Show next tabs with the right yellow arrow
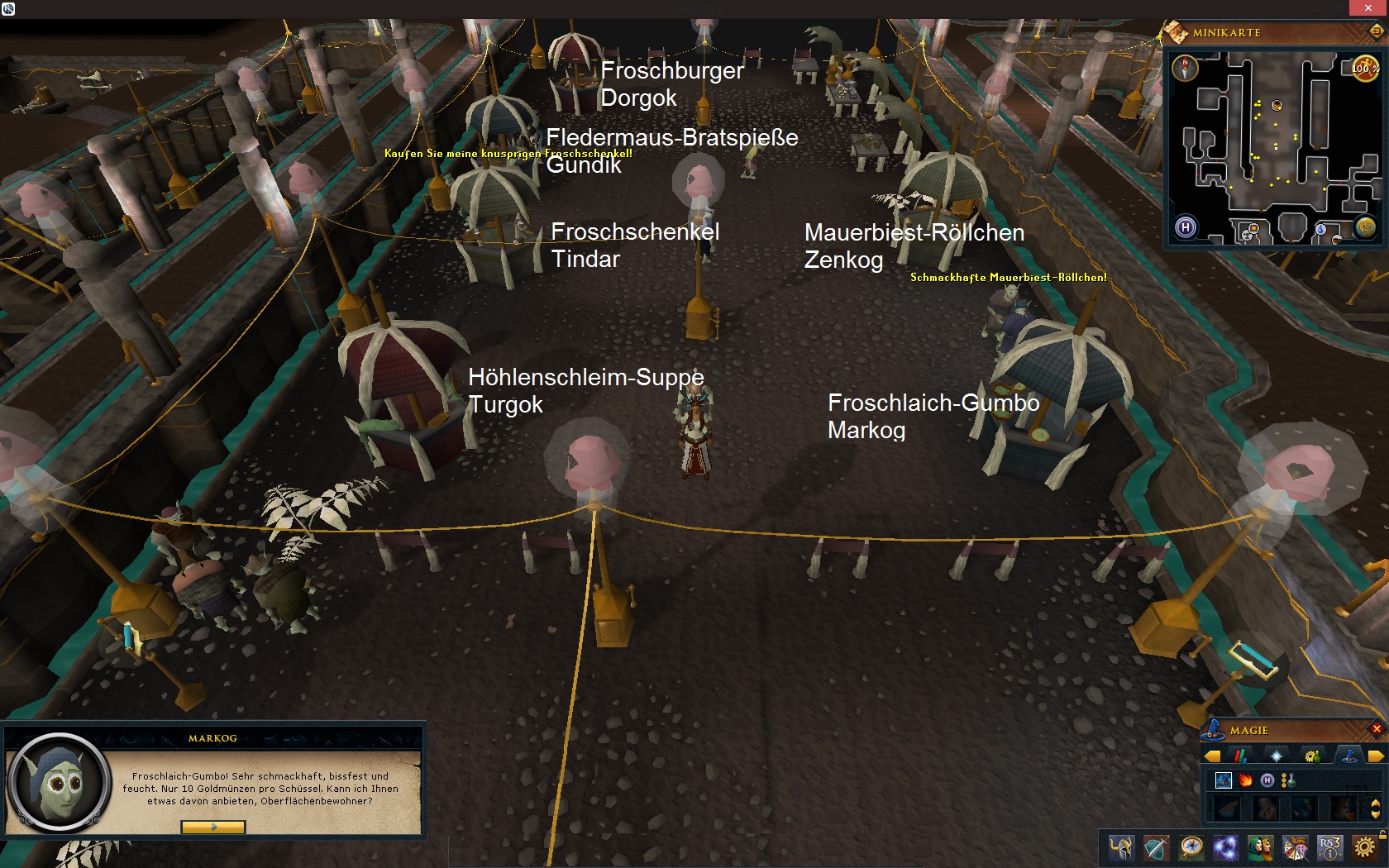This screenshot has height=868, width=1389. tap(1376, 756)
